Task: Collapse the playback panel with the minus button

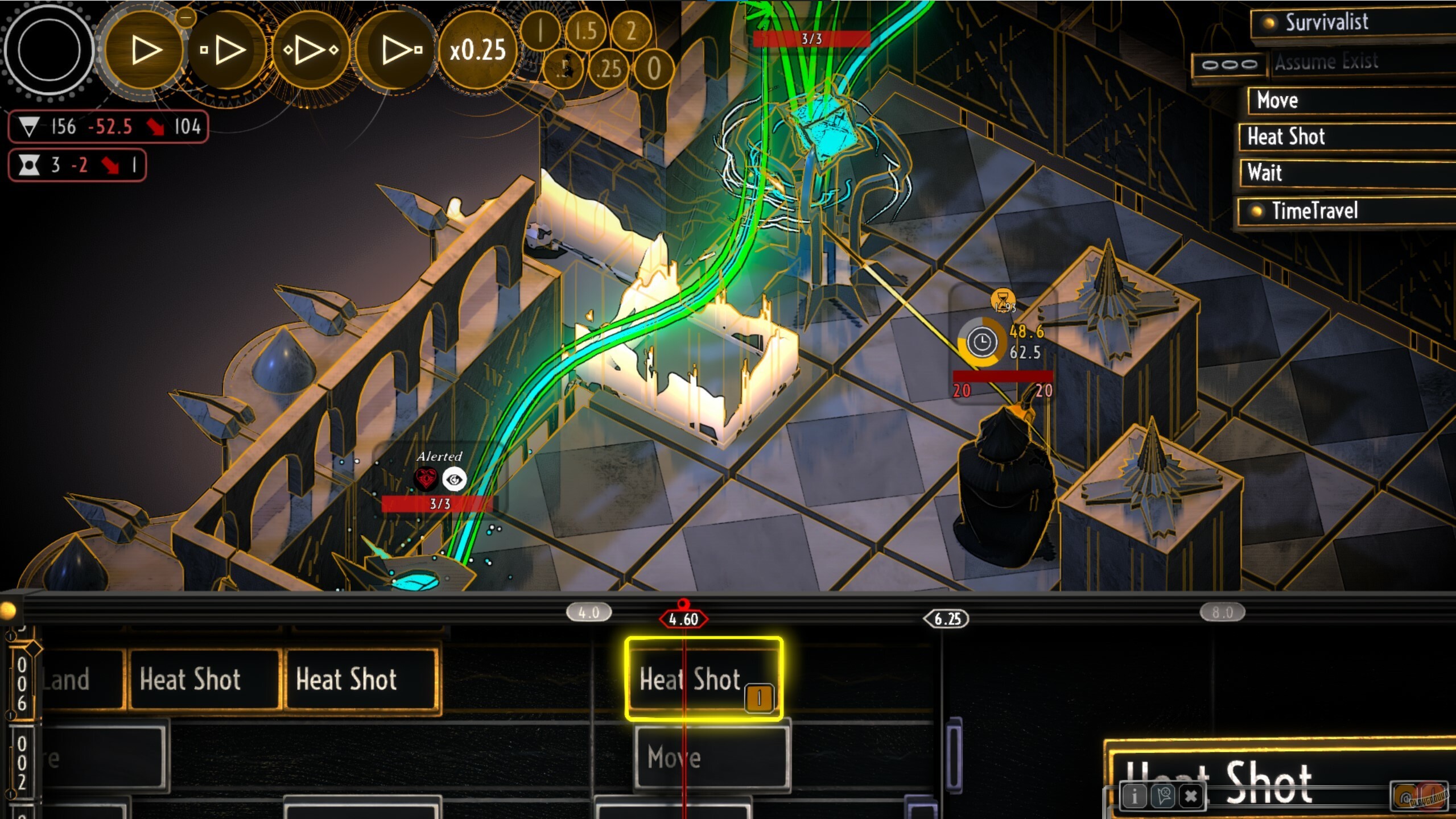Action: point(186,17)
